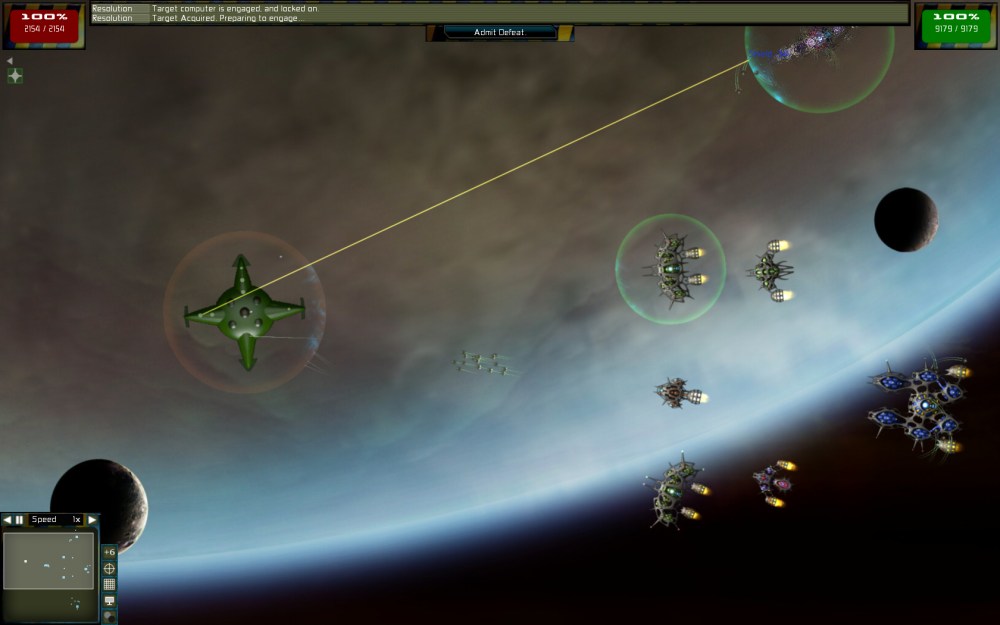Click the monitor screen icon

pos(109,600)
